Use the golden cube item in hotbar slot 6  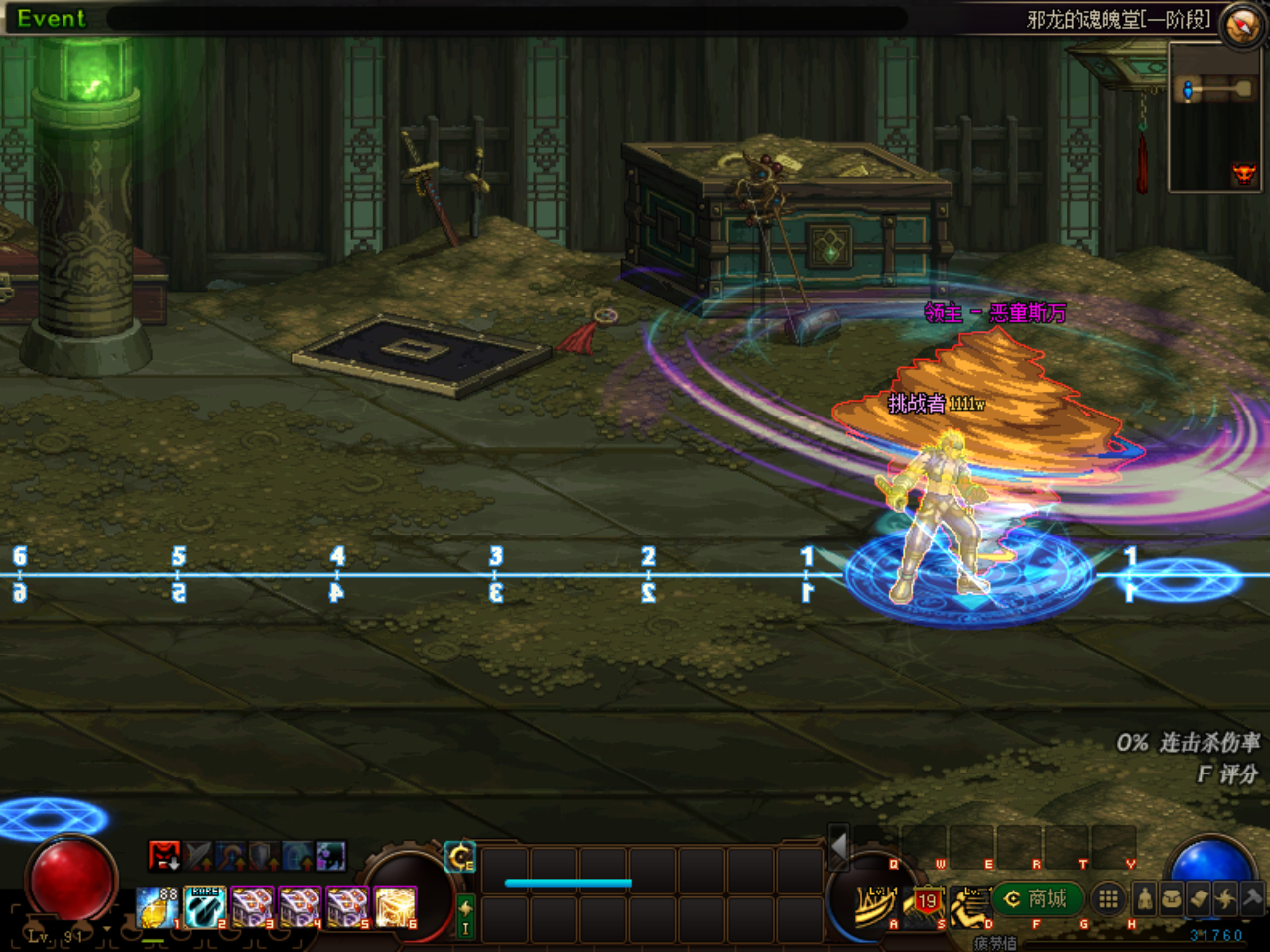pyautogui.click(x=394, y=905)
